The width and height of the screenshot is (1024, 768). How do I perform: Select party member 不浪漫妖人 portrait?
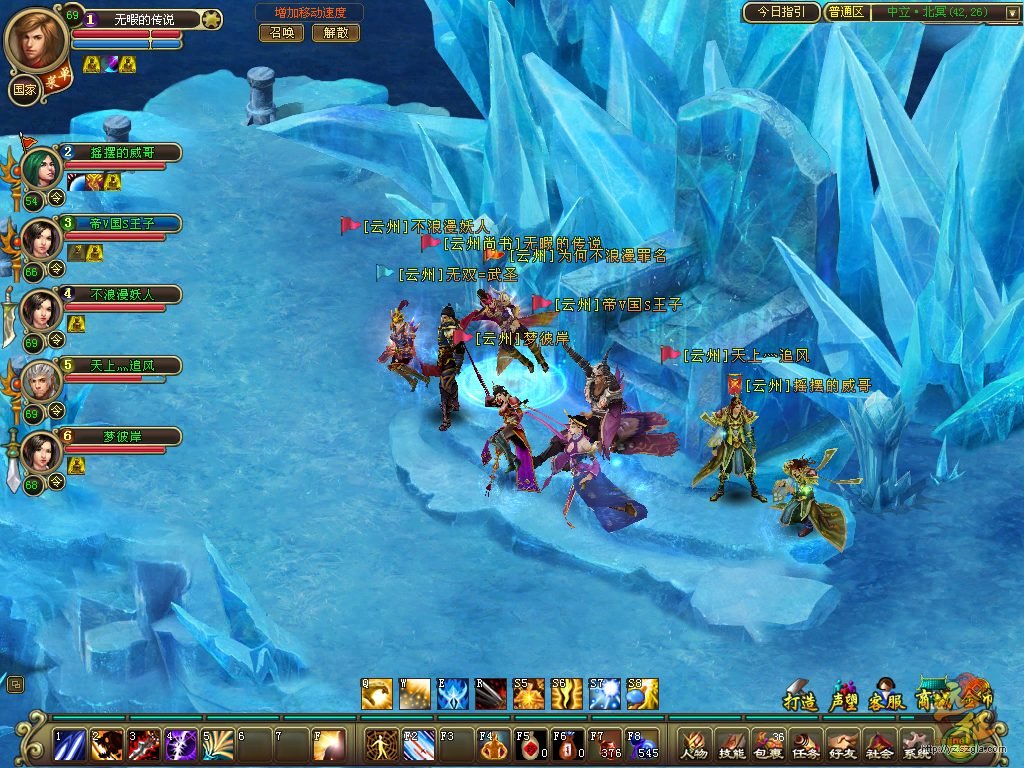pyautogui.click(x=42, y=309)
